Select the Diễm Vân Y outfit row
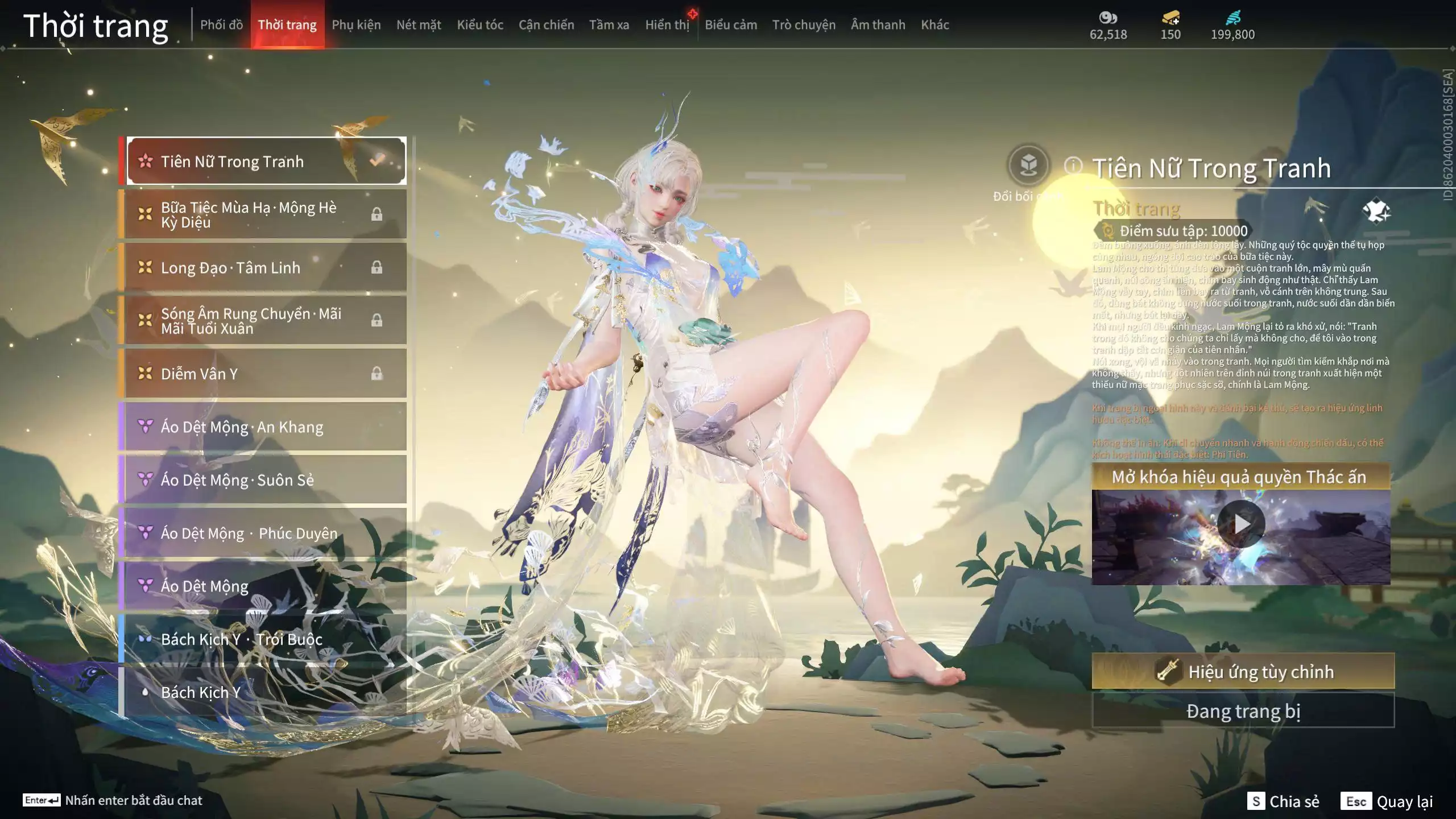The image size is (1456, 819). pos(264,374)
